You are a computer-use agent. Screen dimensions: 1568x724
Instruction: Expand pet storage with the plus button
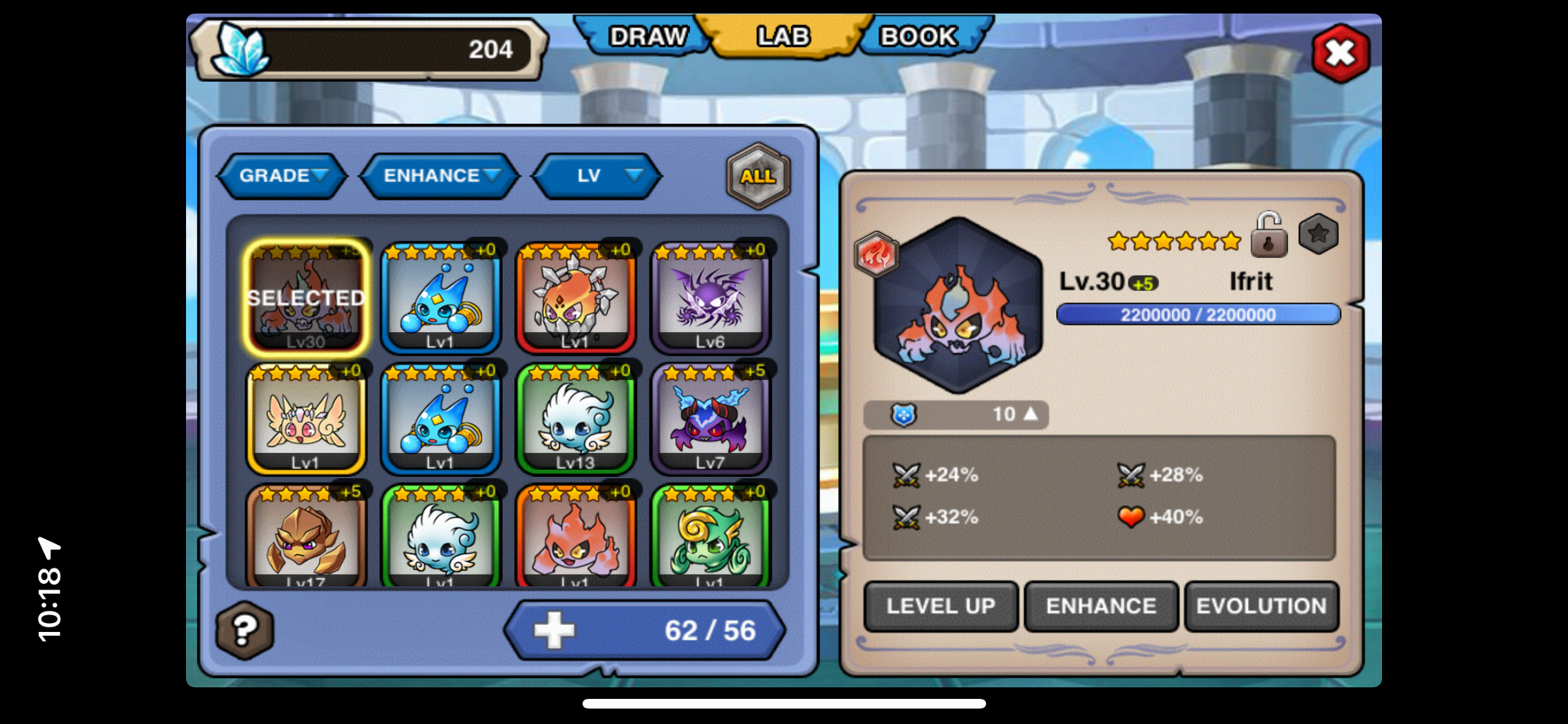pyautogui.click(x=554, y=630)
